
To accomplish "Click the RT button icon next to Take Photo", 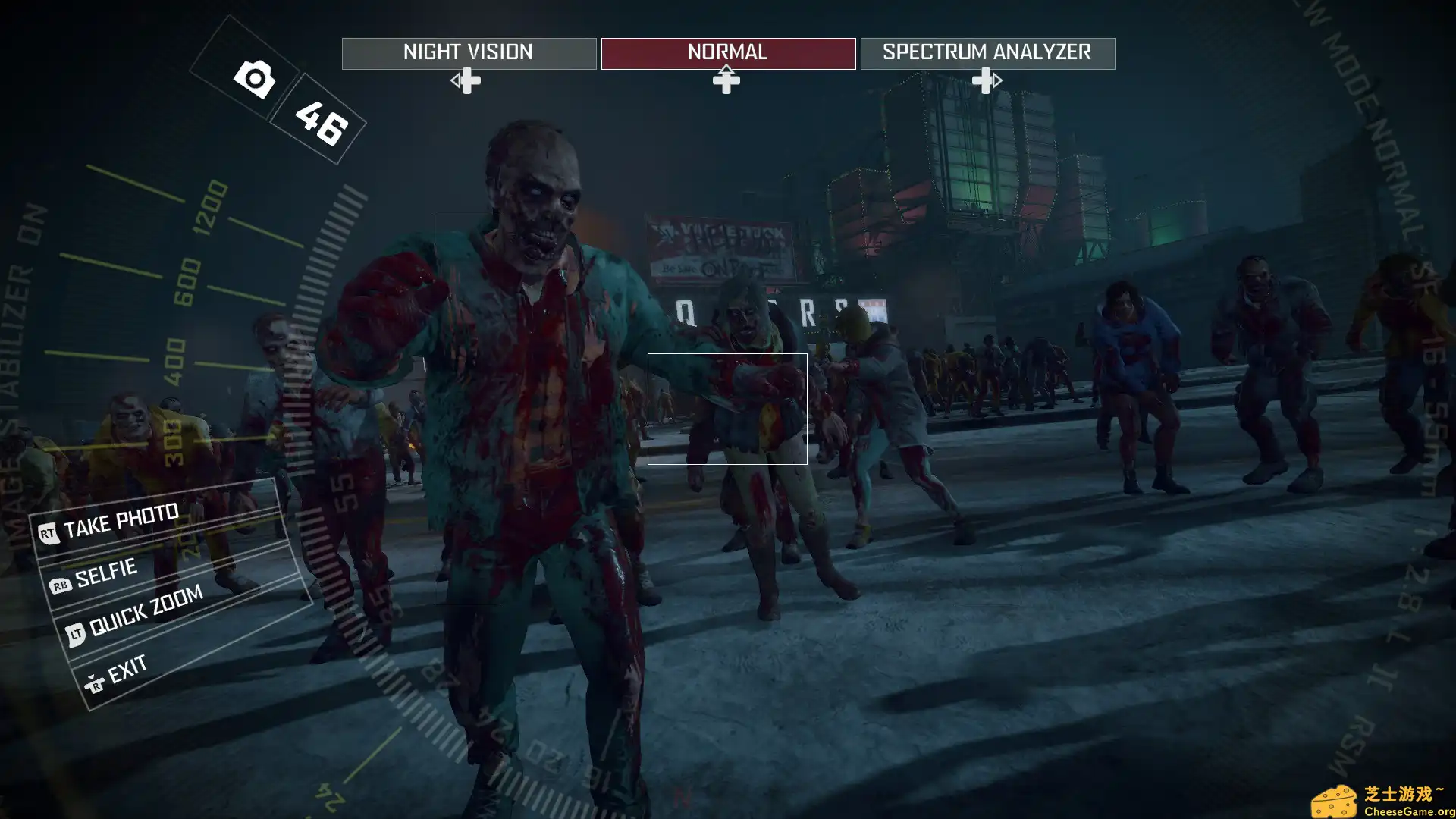I will coord(47,531).
